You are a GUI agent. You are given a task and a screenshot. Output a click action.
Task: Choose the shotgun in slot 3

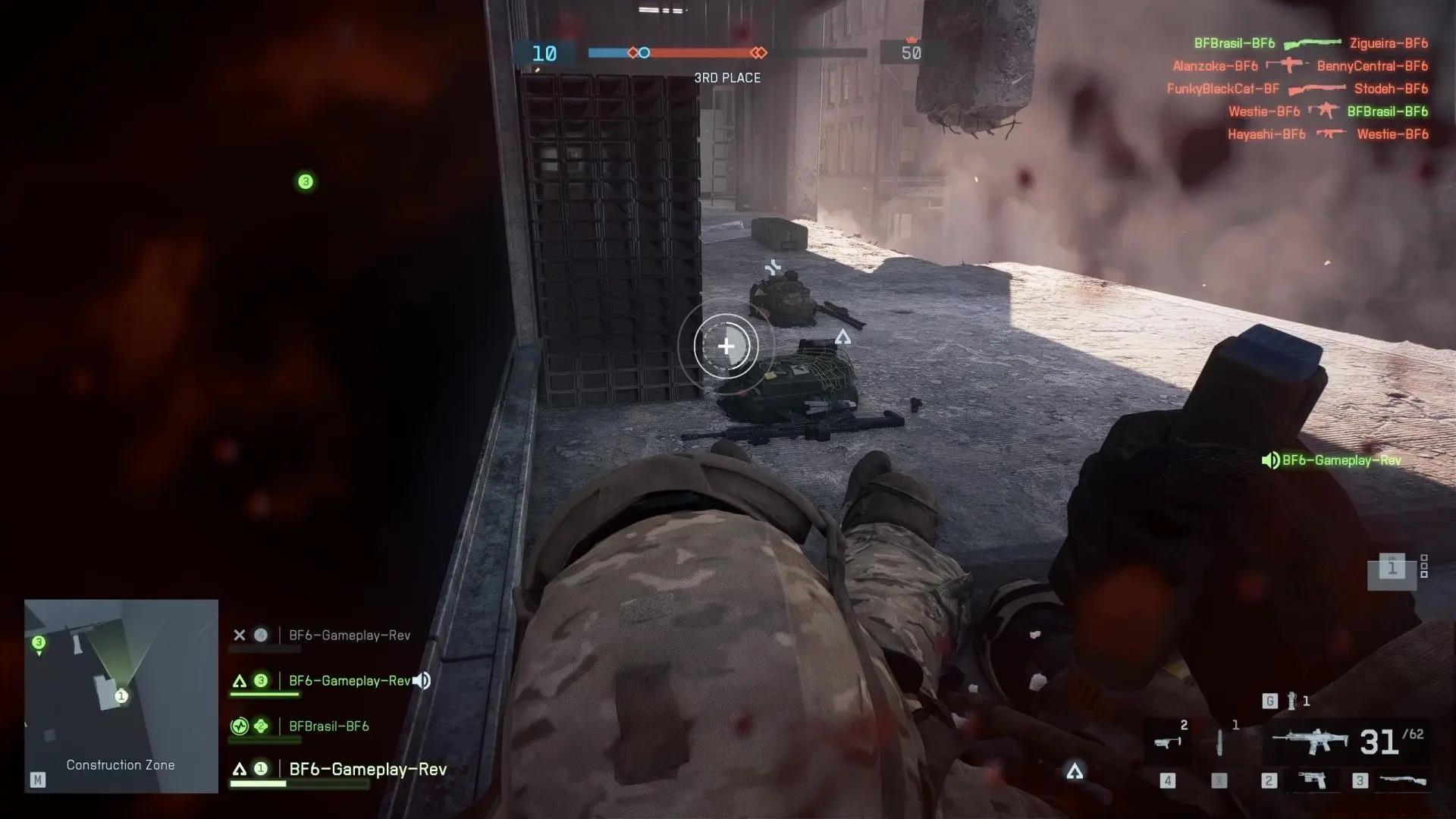coord(1402,780)
